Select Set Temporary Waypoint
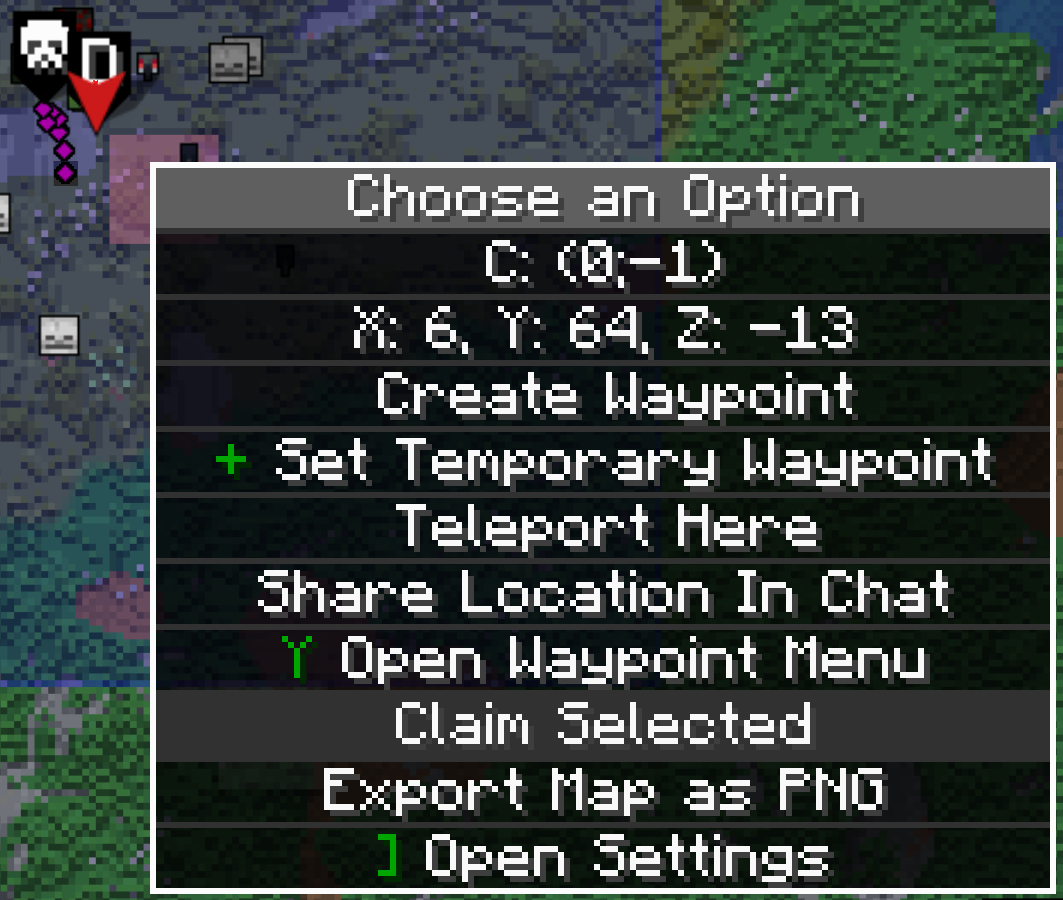The height and width of the screenshot is (900, 1063). click(x=605, y=461)
